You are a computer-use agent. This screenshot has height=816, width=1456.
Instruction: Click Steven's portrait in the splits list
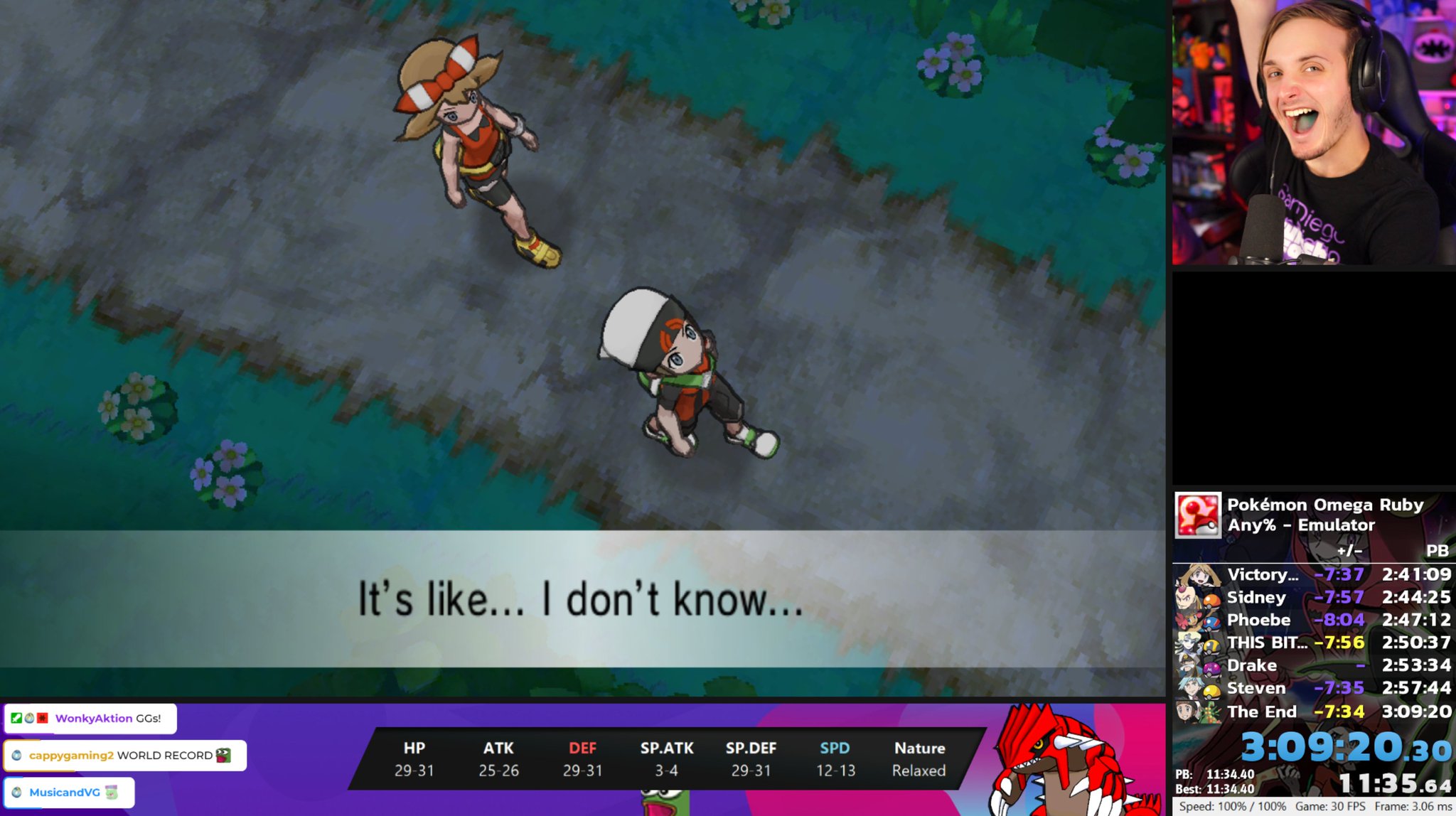point(1189,689)
